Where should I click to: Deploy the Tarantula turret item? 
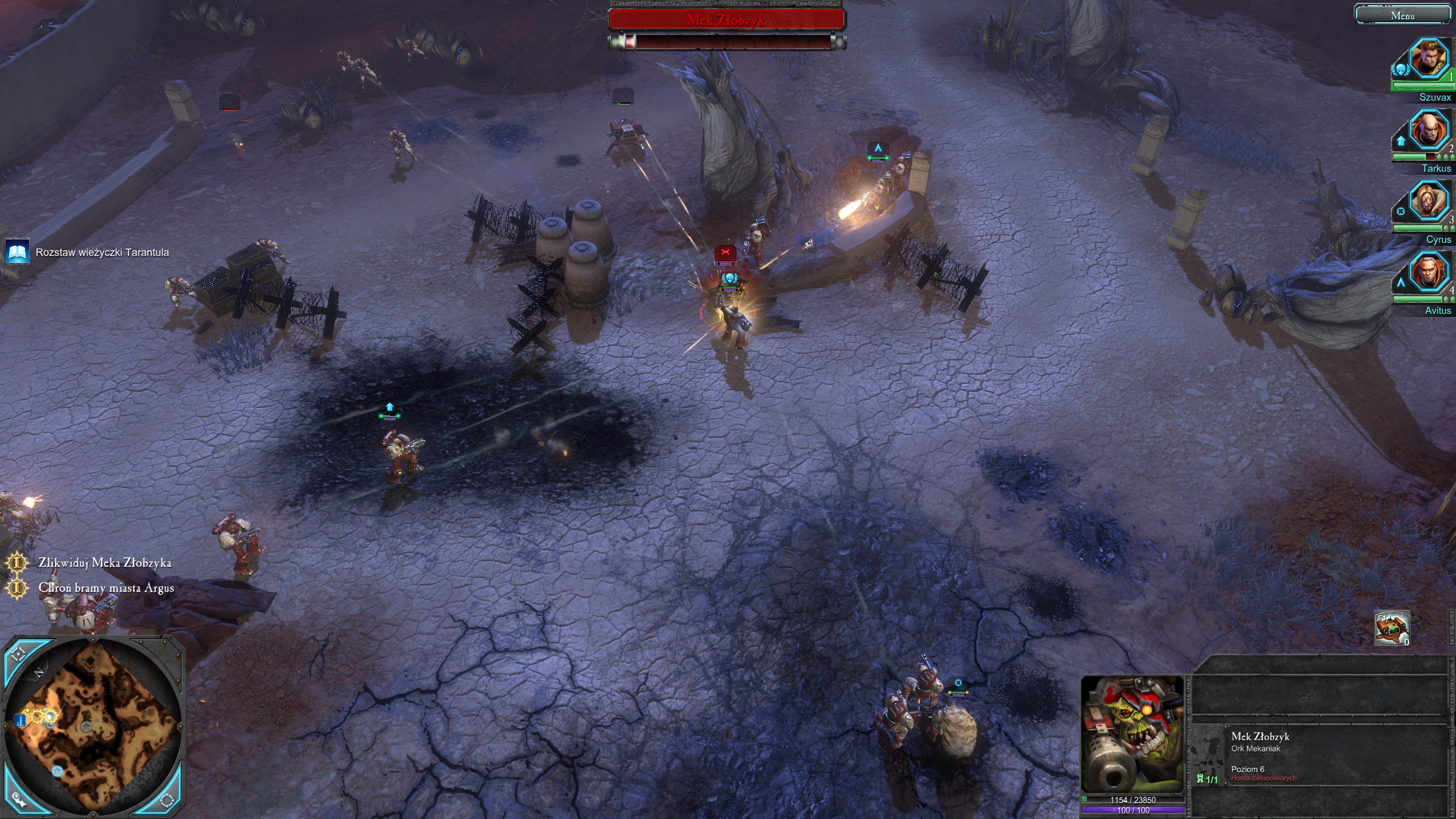1391,628
